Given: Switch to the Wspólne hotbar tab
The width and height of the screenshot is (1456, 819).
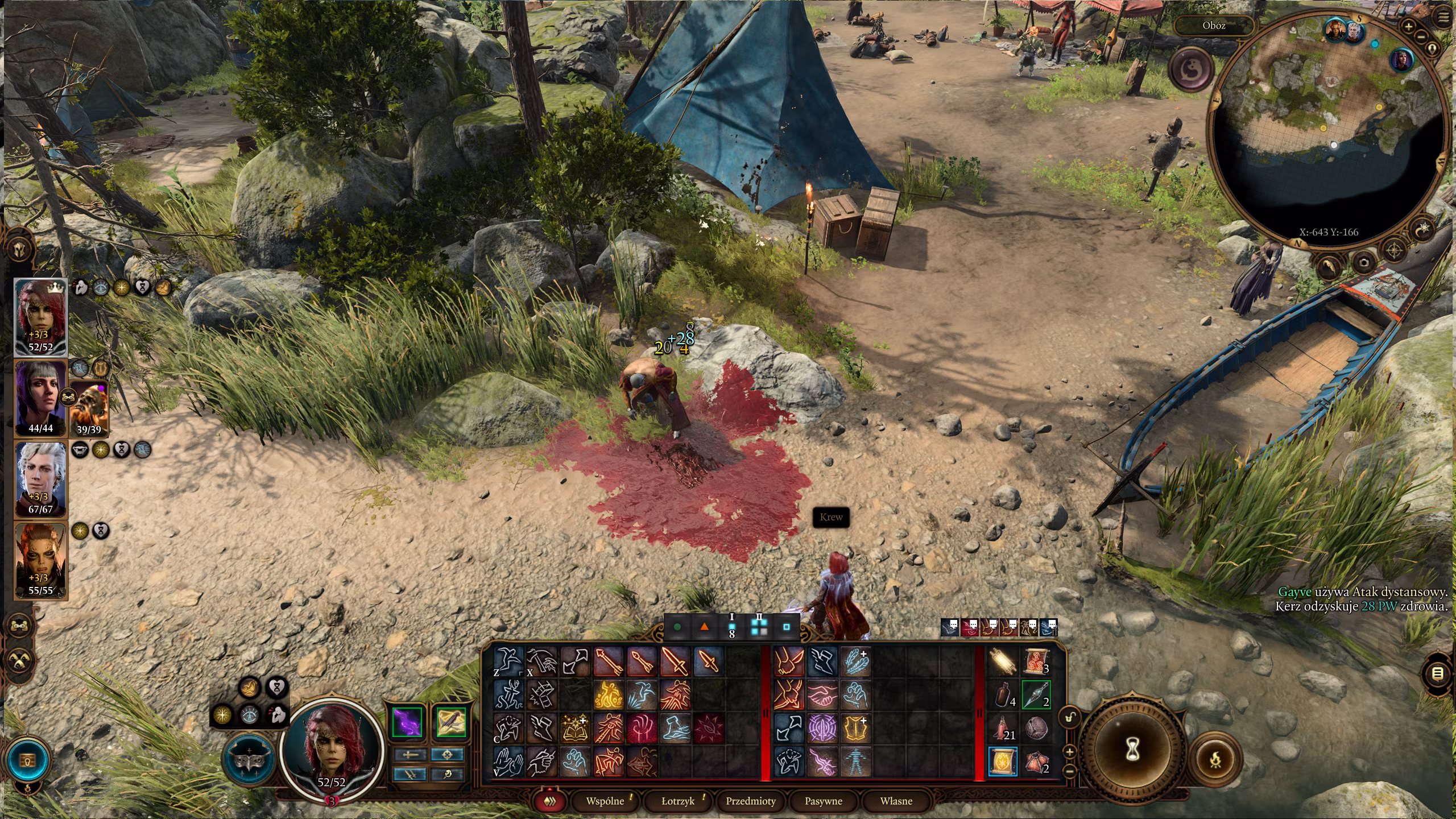Looking at the screenshot, I should 605,801.
